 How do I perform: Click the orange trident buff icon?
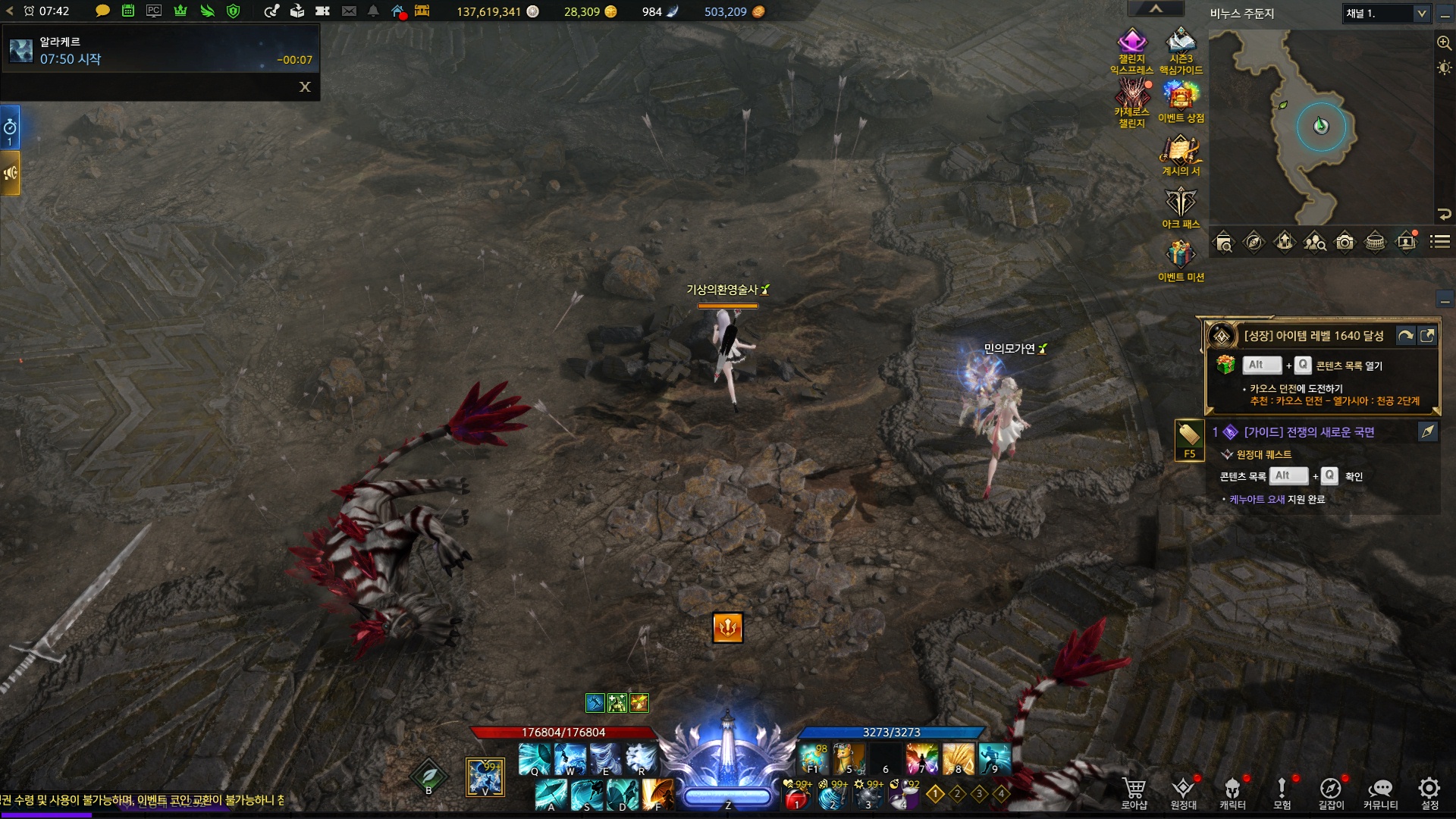click(x=727, y=628)
